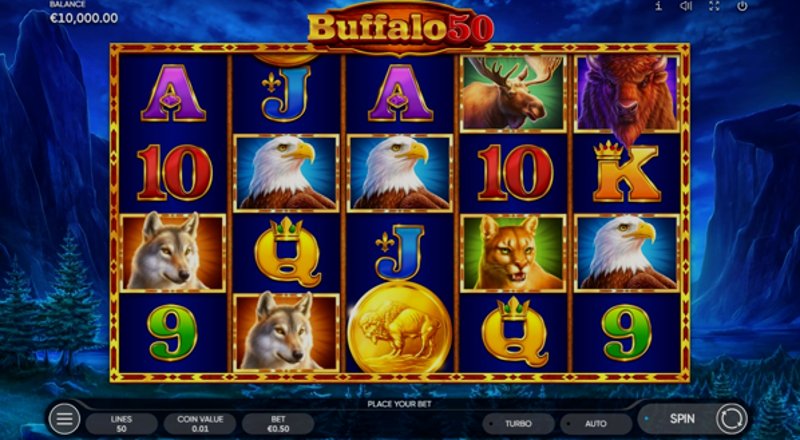The width and height of the screenshot is (800, 440).
Task: Exit the game with the power icon
Action: (742, 6)
